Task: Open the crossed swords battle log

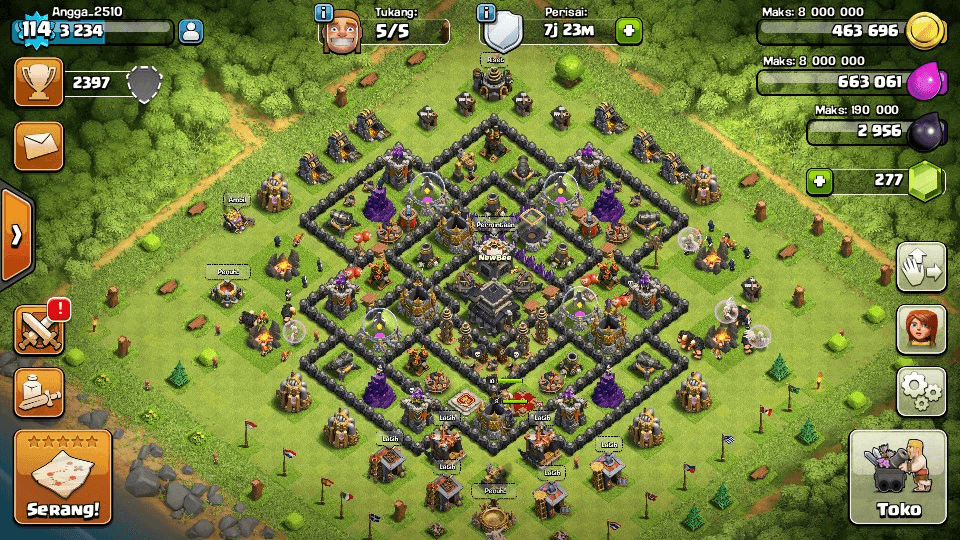Action: coord(38,329)
